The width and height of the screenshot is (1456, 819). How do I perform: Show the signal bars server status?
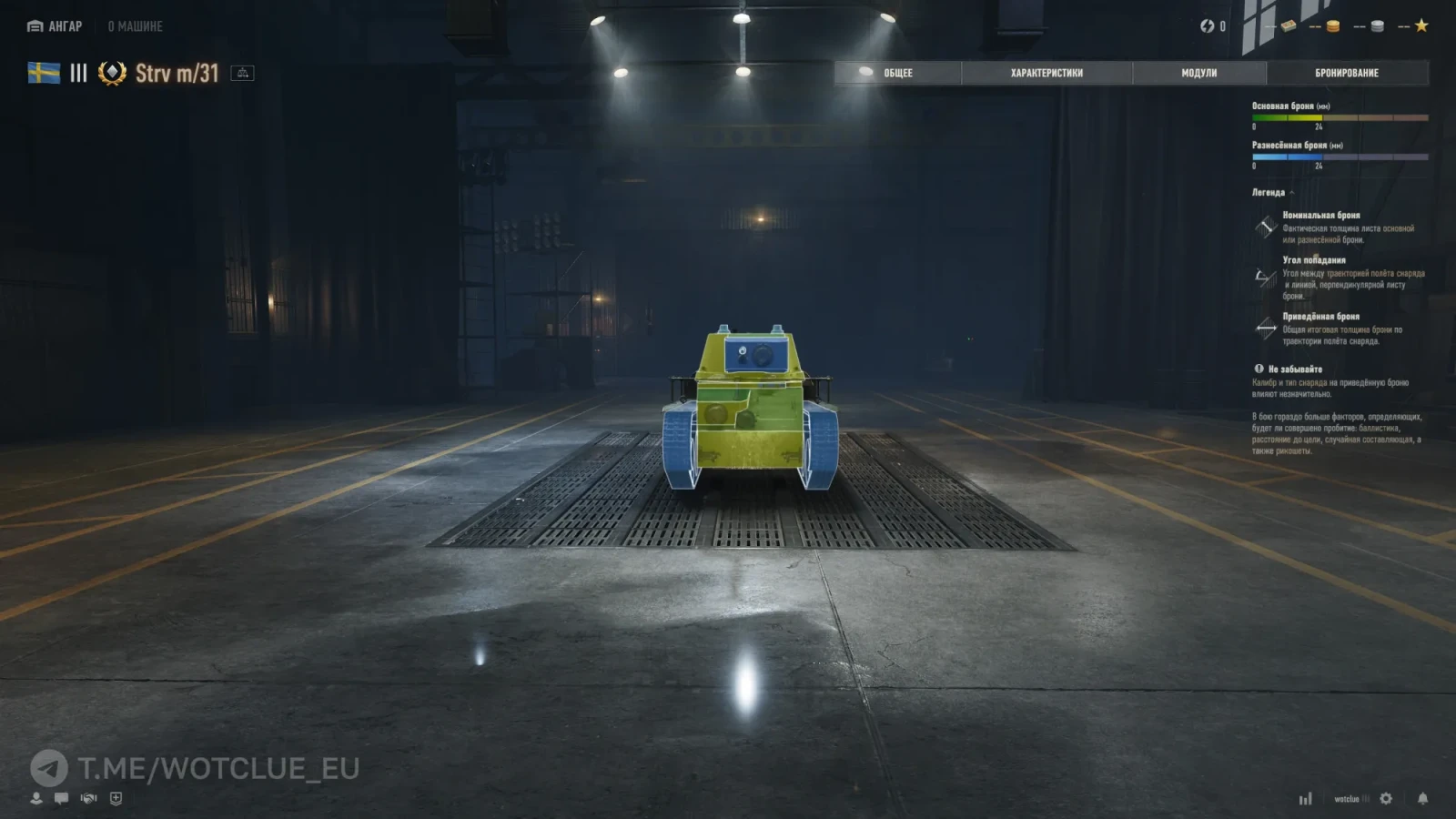point(1305,799)
